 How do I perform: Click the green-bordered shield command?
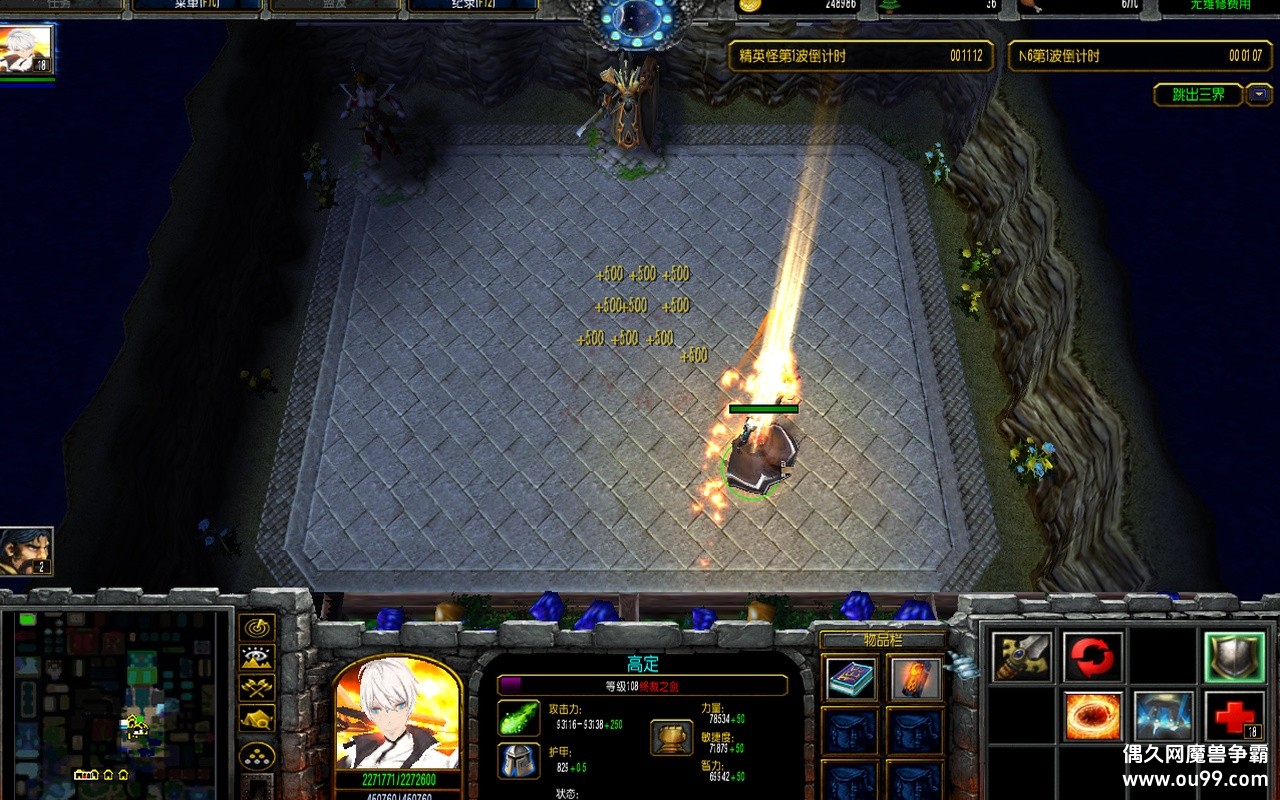[1234, 657]
